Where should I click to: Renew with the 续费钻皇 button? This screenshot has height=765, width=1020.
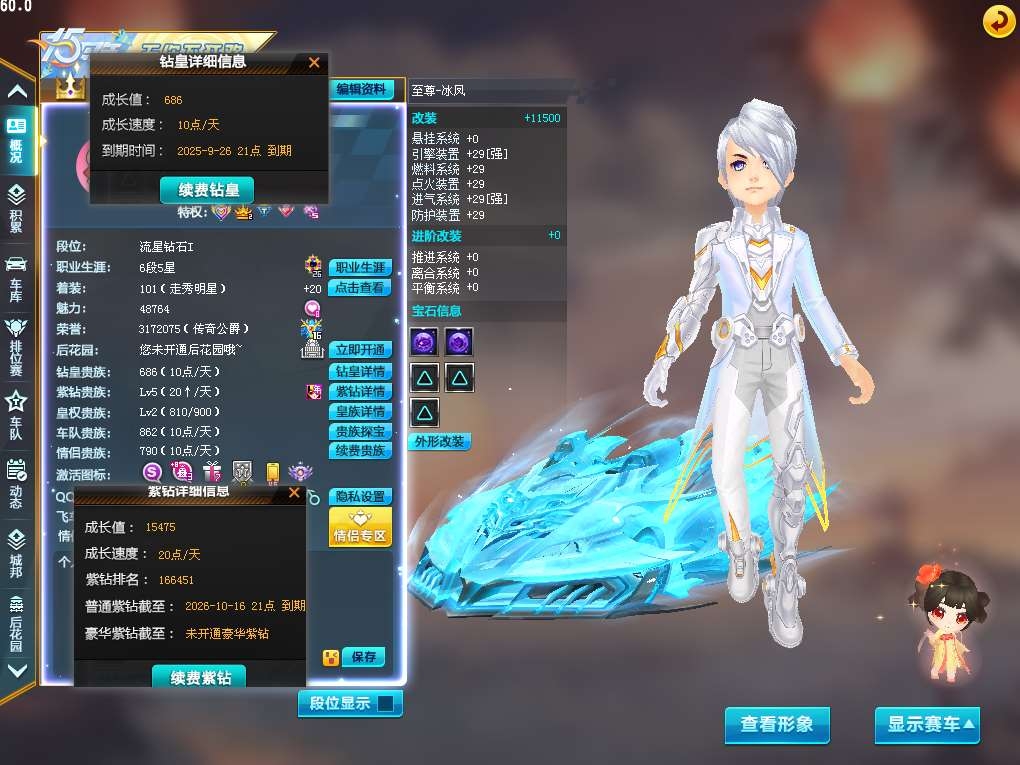coord(207,190)
